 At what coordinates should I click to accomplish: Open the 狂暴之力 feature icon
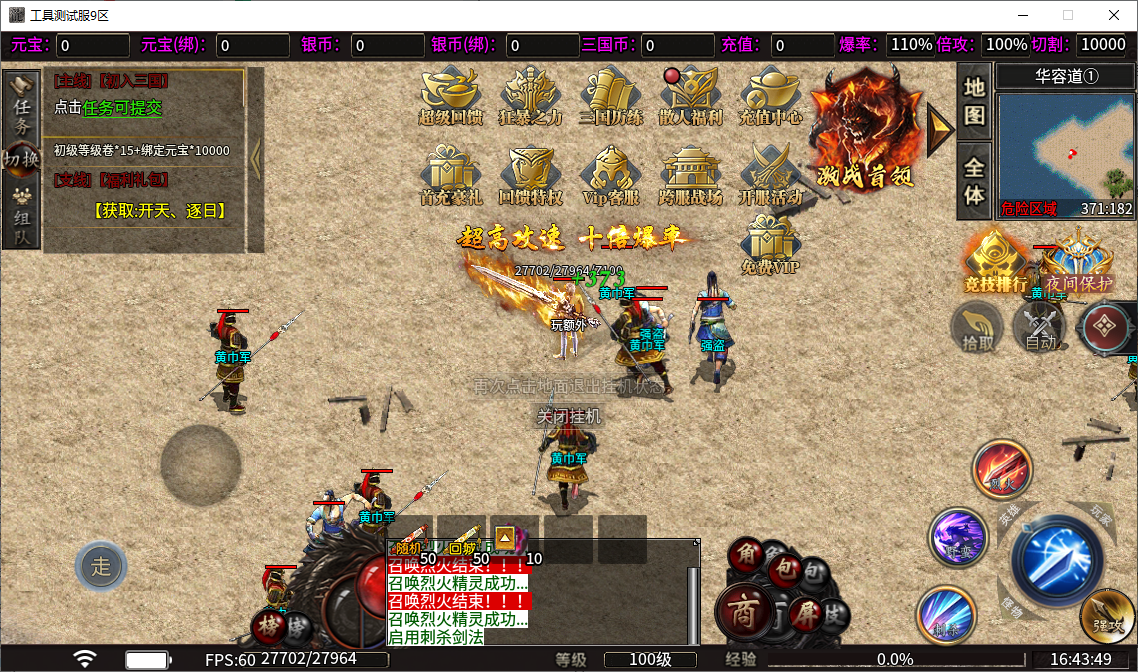pyautogui.click(x=531, y=95)
